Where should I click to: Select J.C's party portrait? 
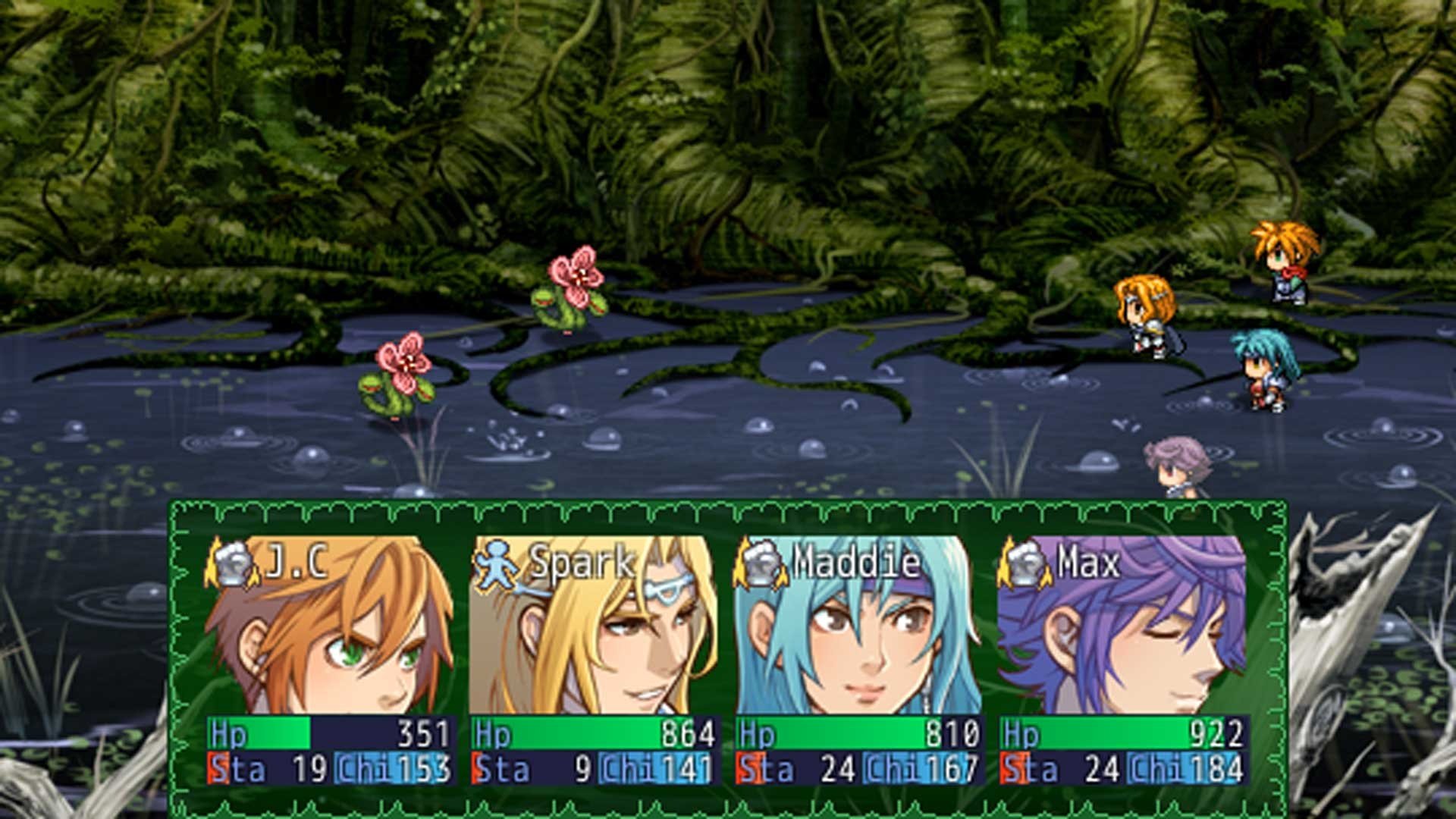click(x=331, y=626)
